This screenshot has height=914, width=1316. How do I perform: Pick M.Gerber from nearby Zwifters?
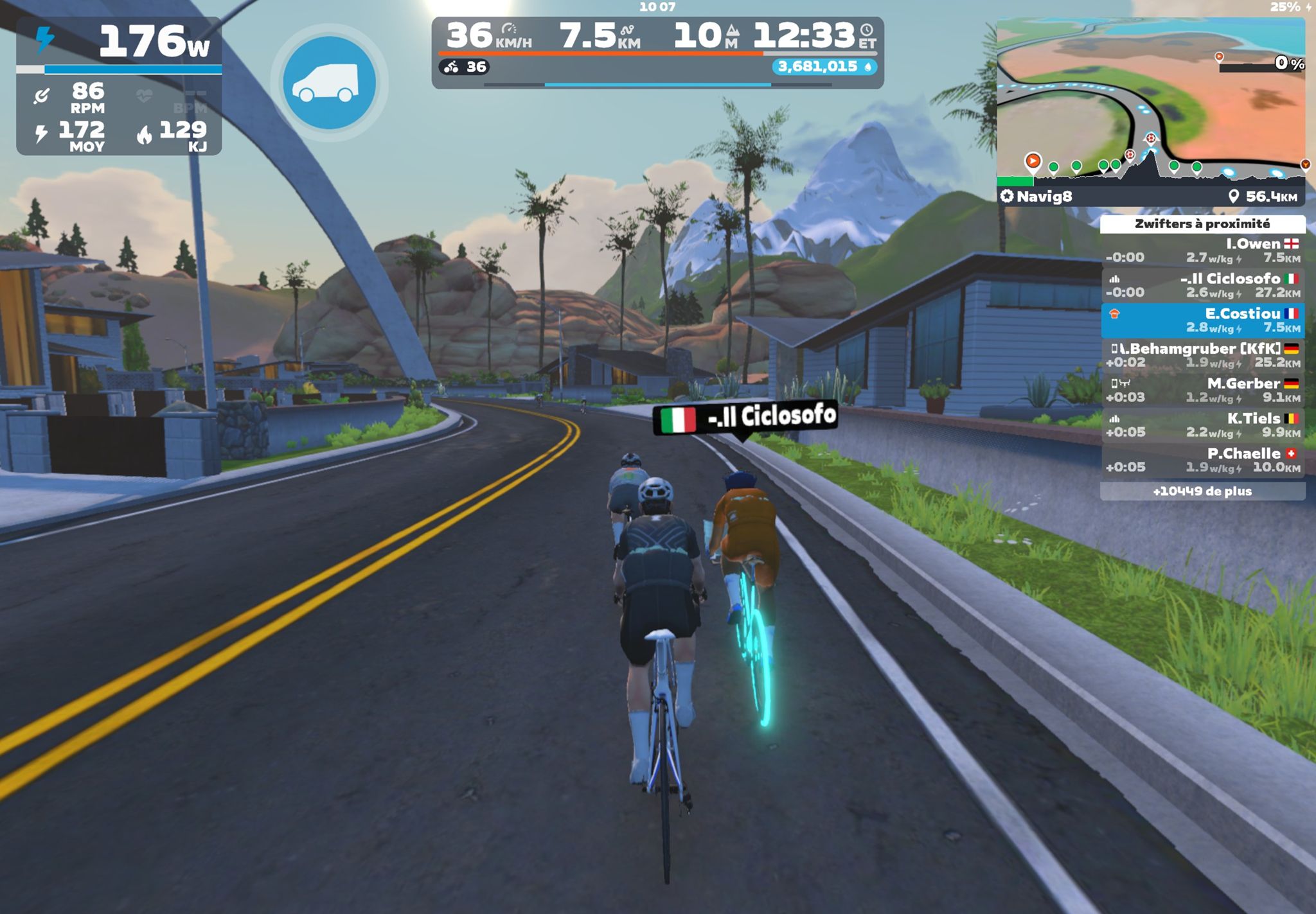[x=1202, y=390]
